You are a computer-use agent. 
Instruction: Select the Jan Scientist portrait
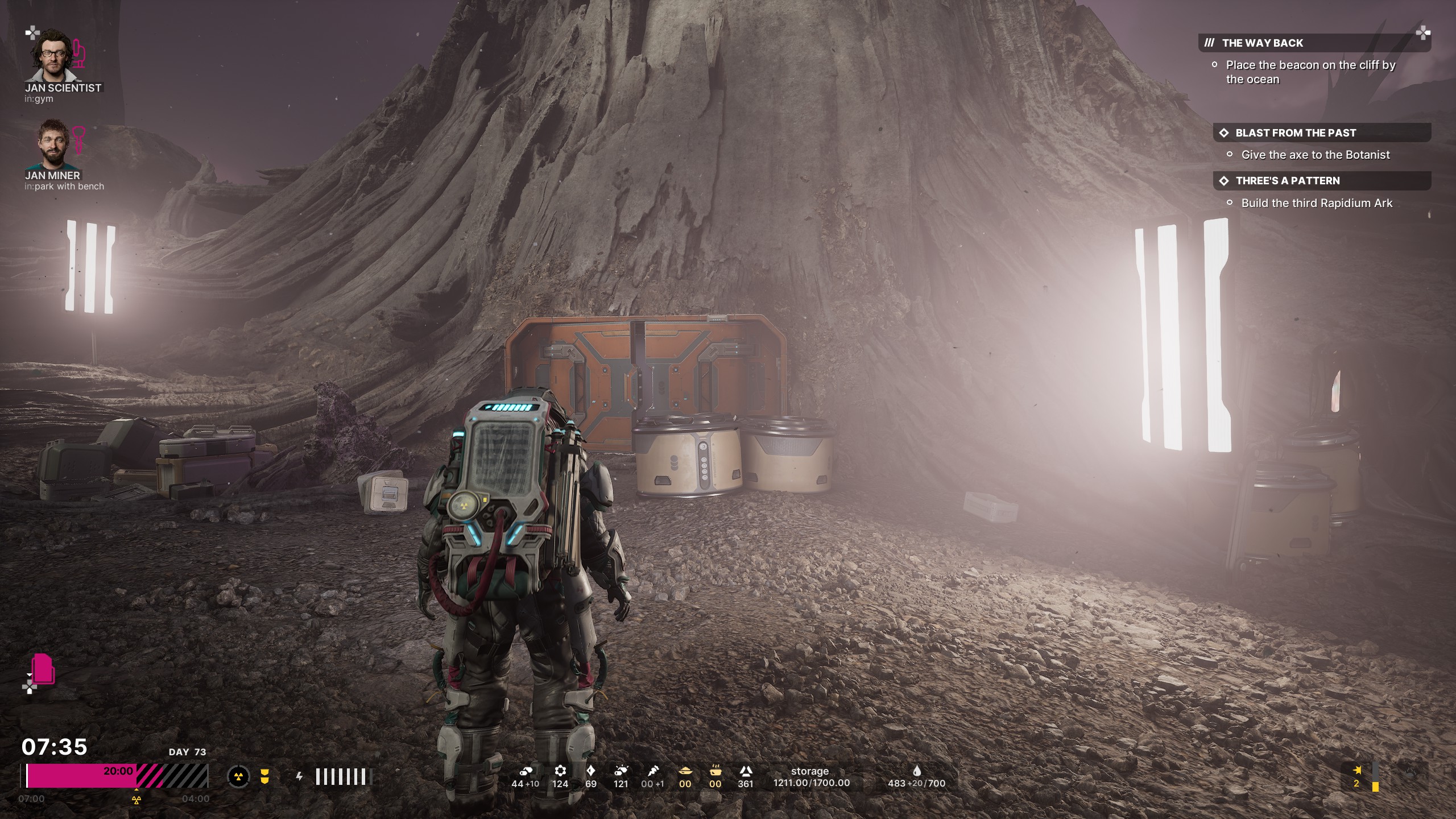point(56,56)
